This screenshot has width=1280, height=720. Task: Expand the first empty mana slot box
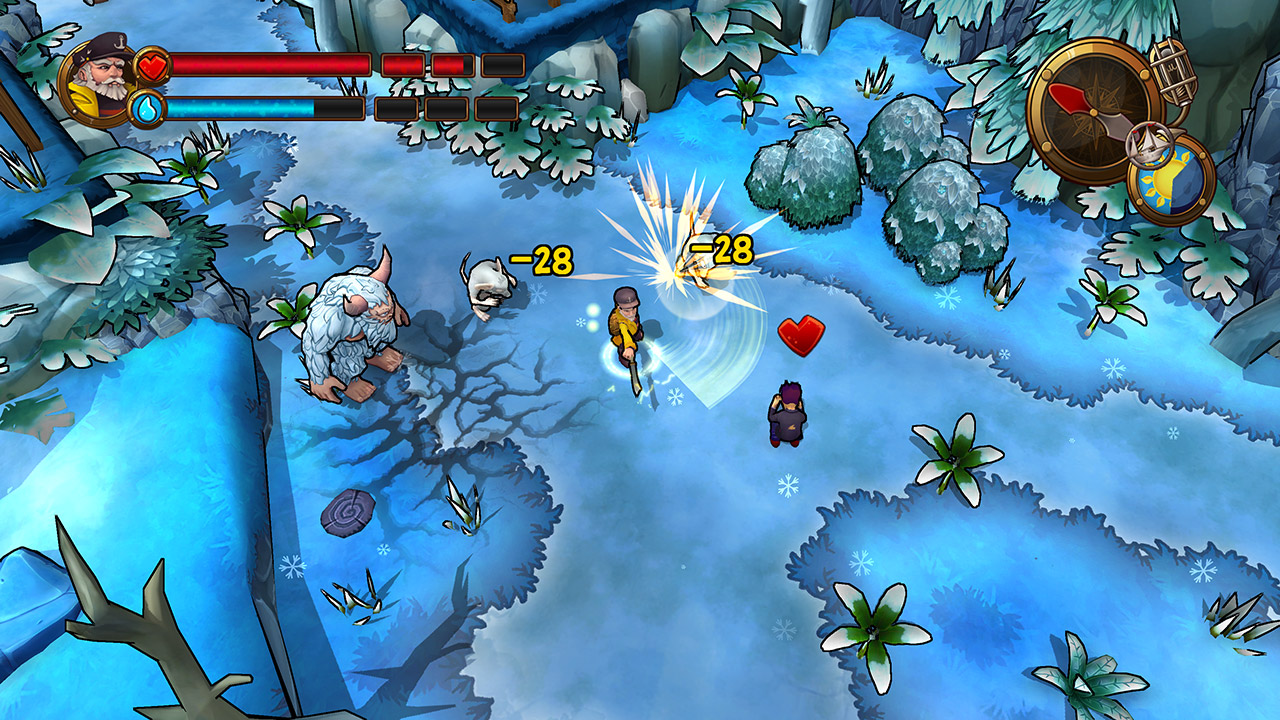pos(398,108)
